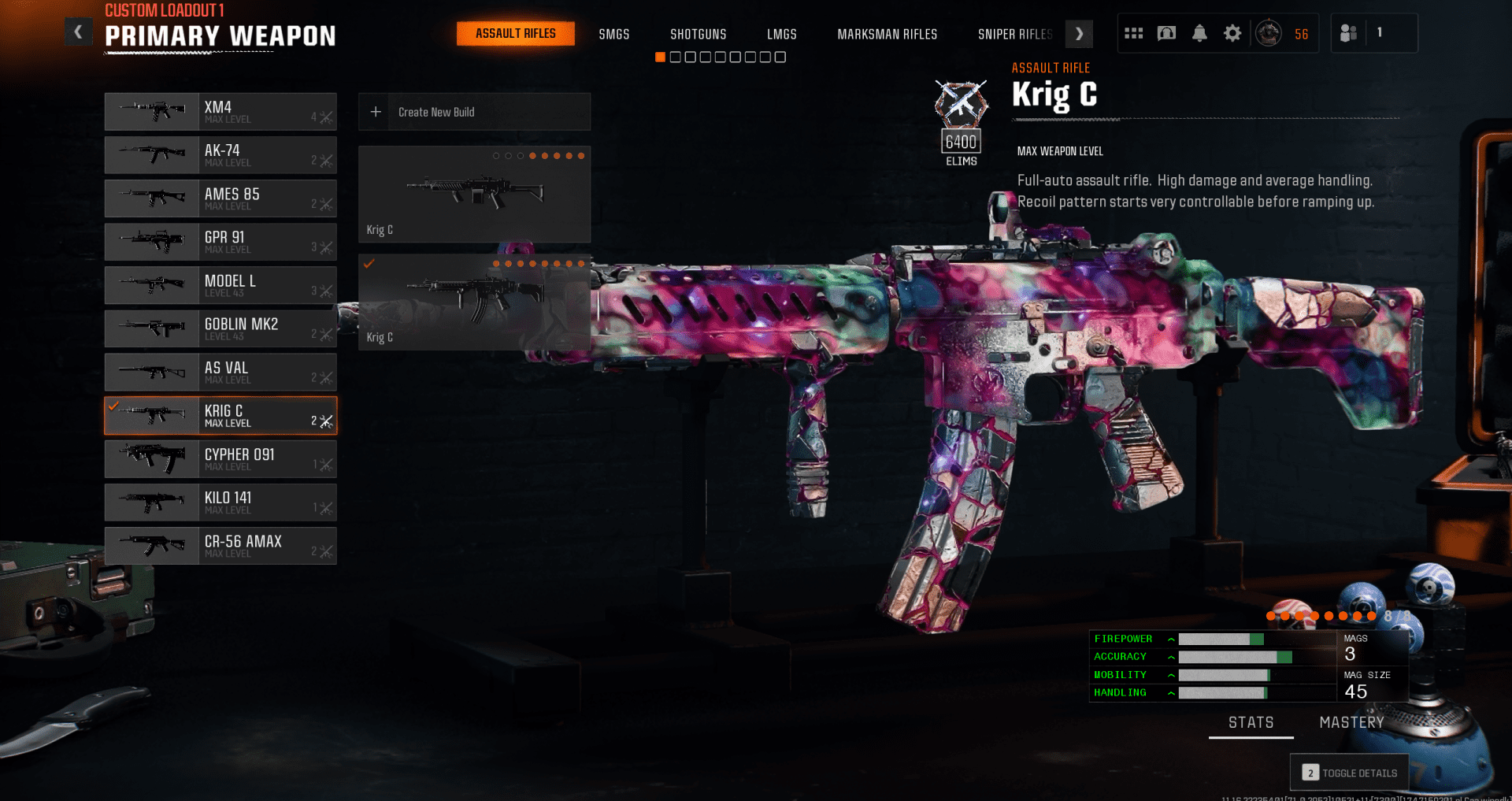
Task: Go back using the left arrow button
Action: click(78, 32)
